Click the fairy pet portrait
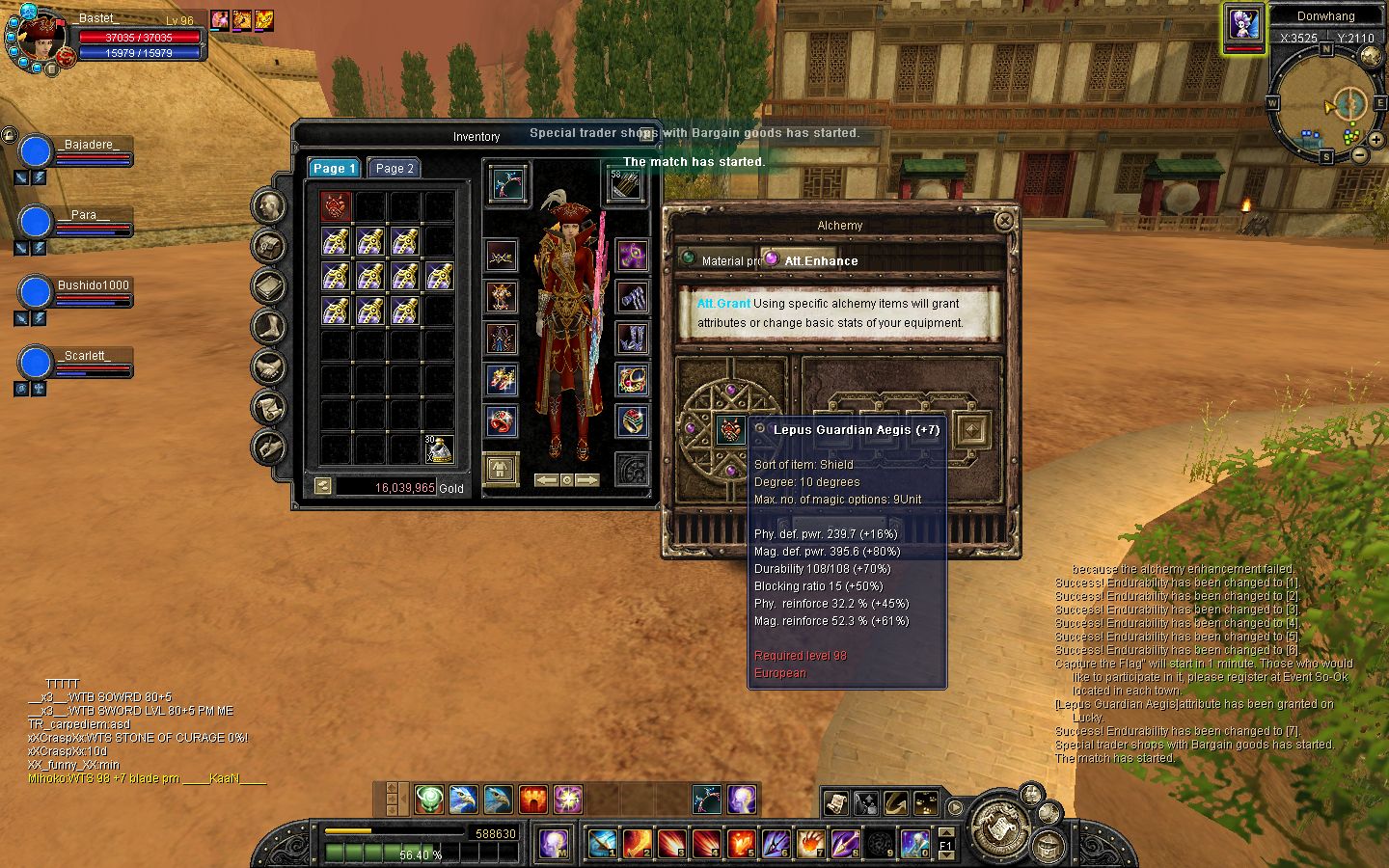The image size is (1389, 868). coord(1244,25)
